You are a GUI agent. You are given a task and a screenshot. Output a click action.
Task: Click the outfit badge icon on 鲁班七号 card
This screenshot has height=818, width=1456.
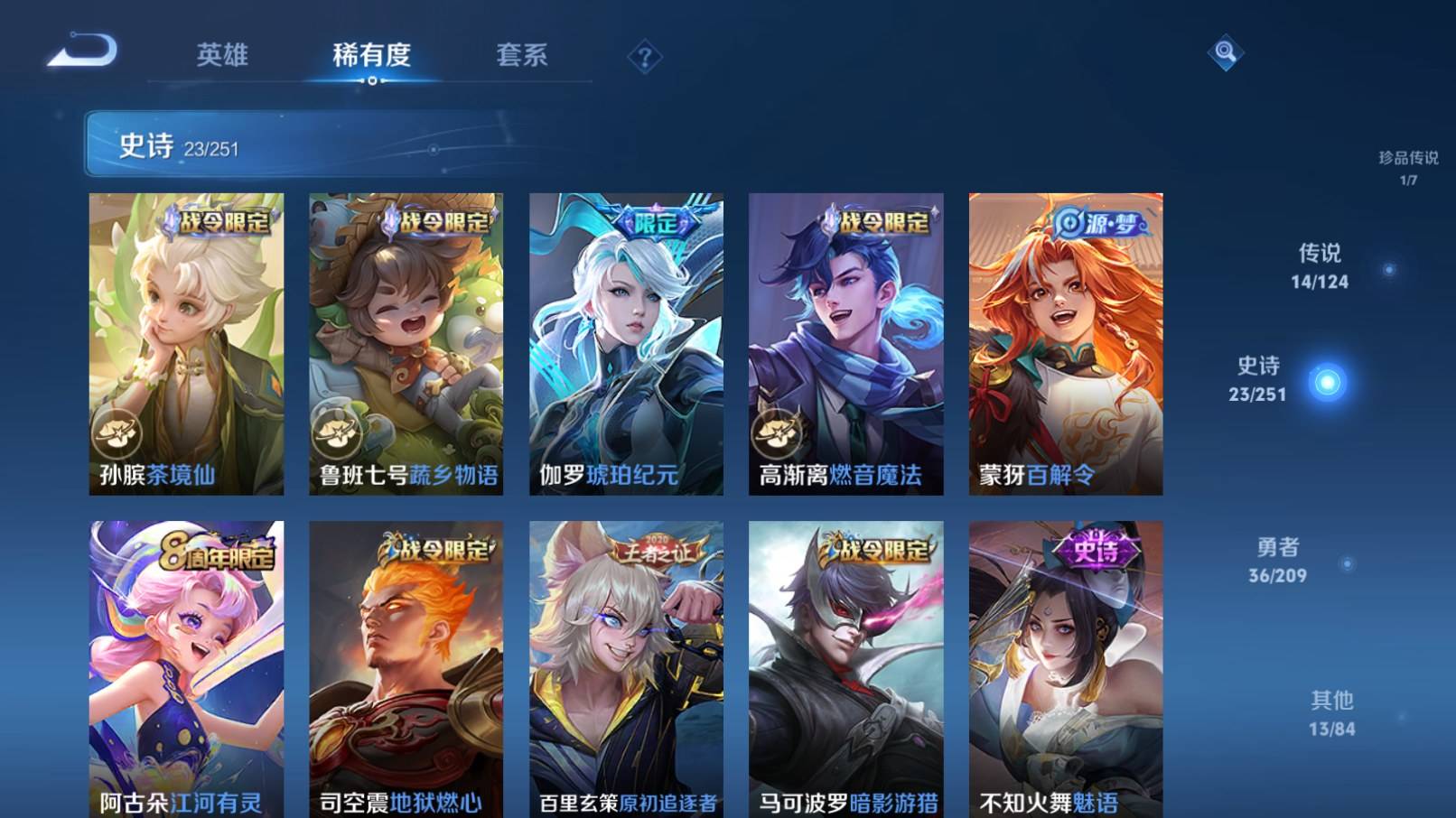pos(334,432)
